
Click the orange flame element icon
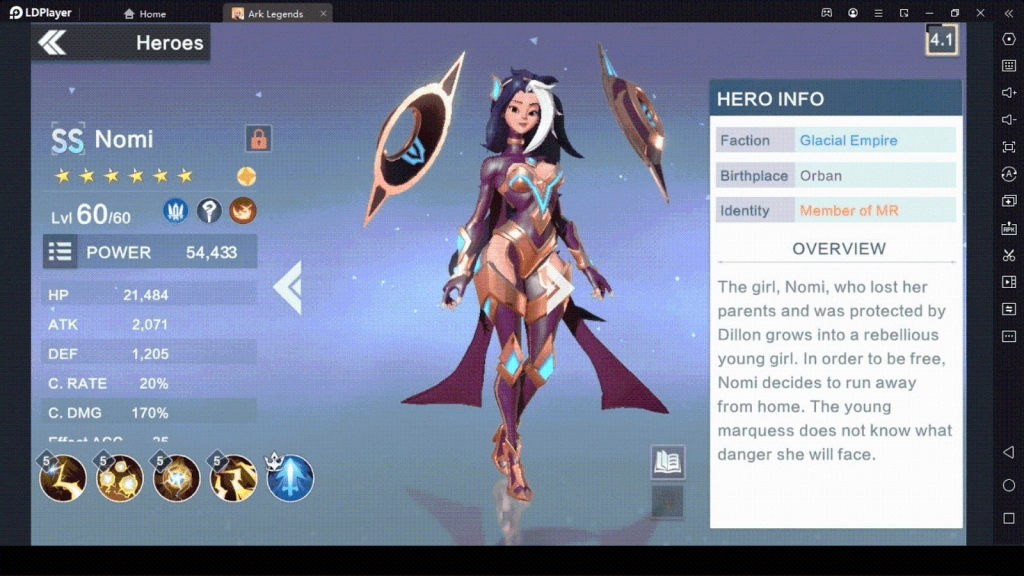click(x=243, y=211)
